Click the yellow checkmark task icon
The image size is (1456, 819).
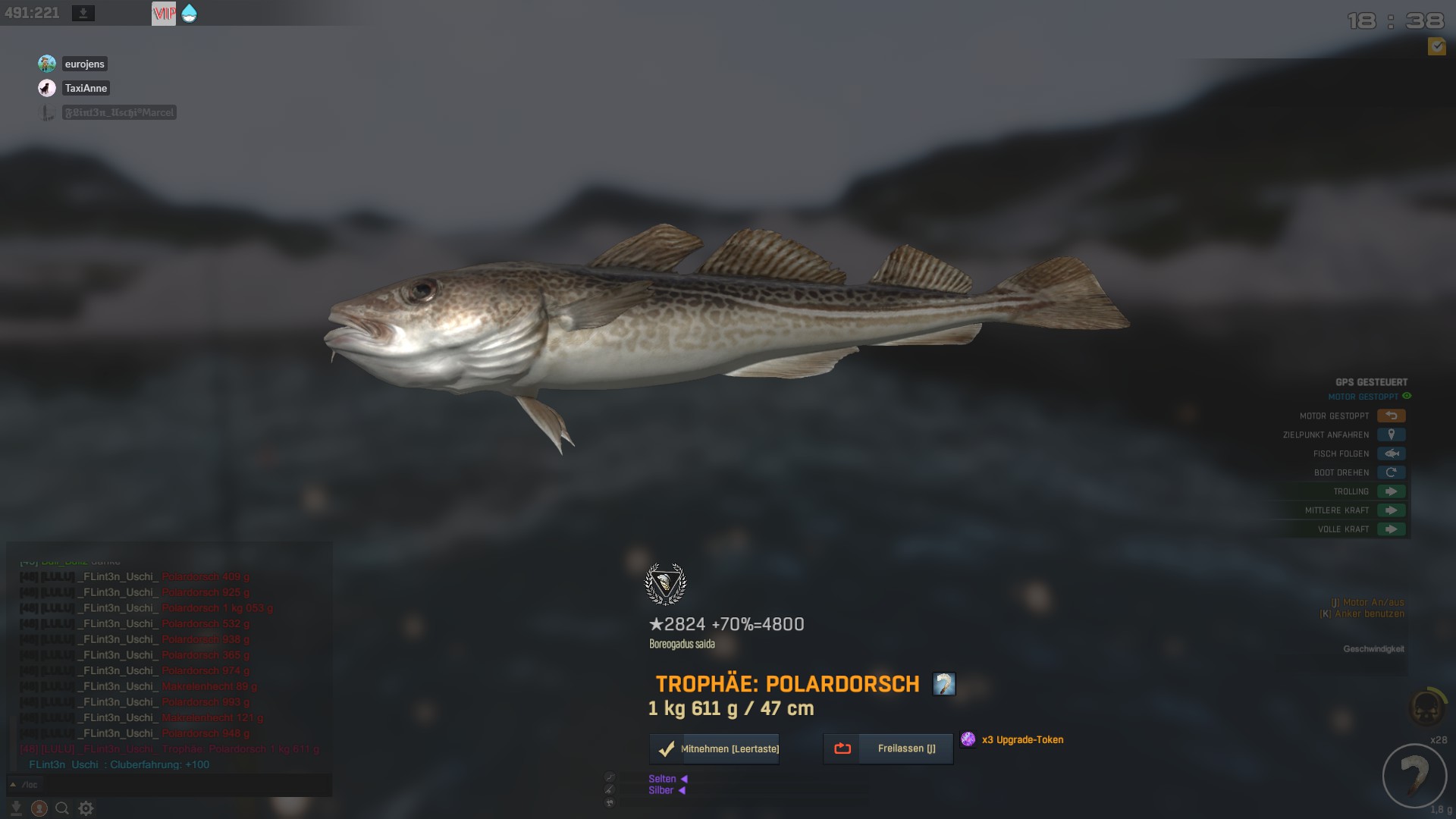coord(1436,46)
